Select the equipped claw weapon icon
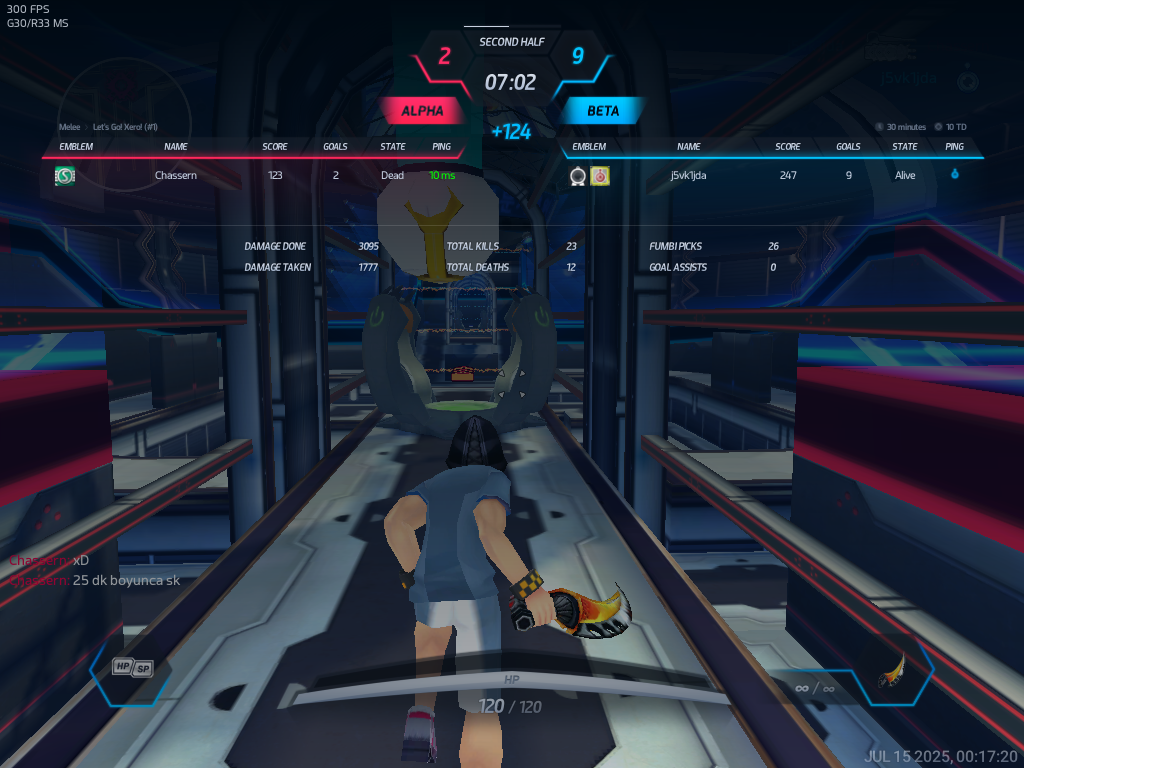 [891, 670]
